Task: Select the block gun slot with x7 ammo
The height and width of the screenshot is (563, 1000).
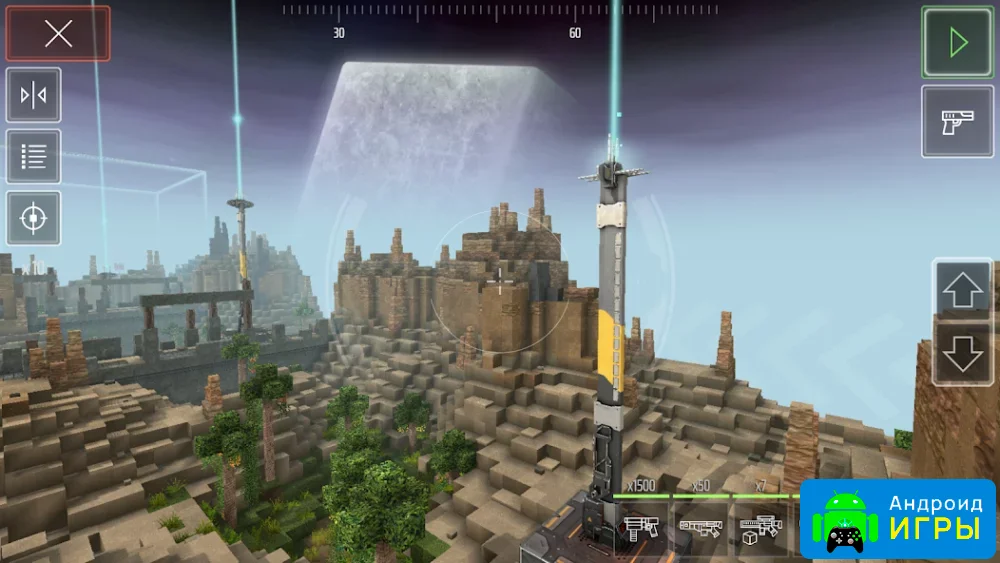Action: [760, 527]
